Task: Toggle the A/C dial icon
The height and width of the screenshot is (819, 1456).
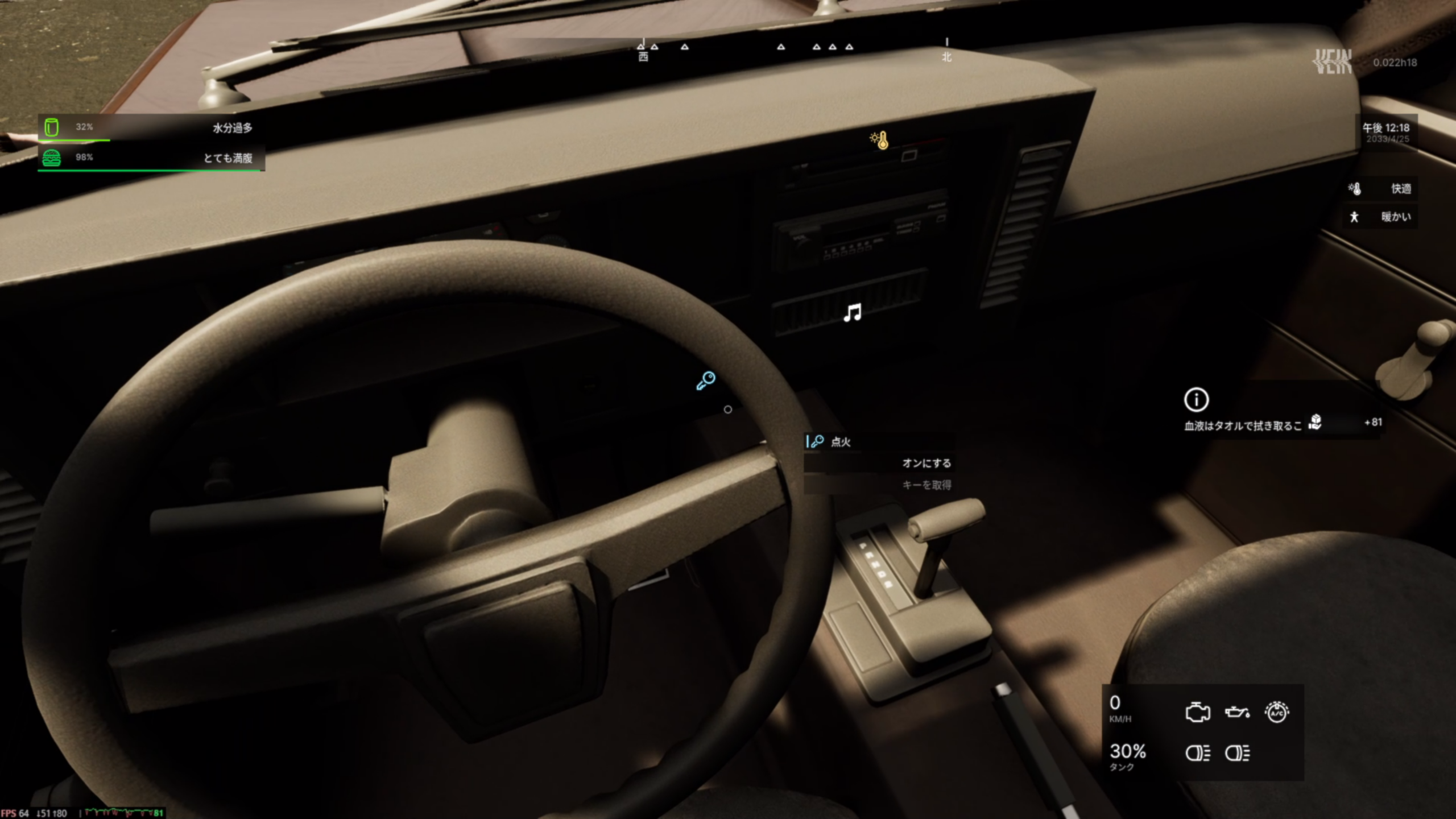Action: point(1277,712)
